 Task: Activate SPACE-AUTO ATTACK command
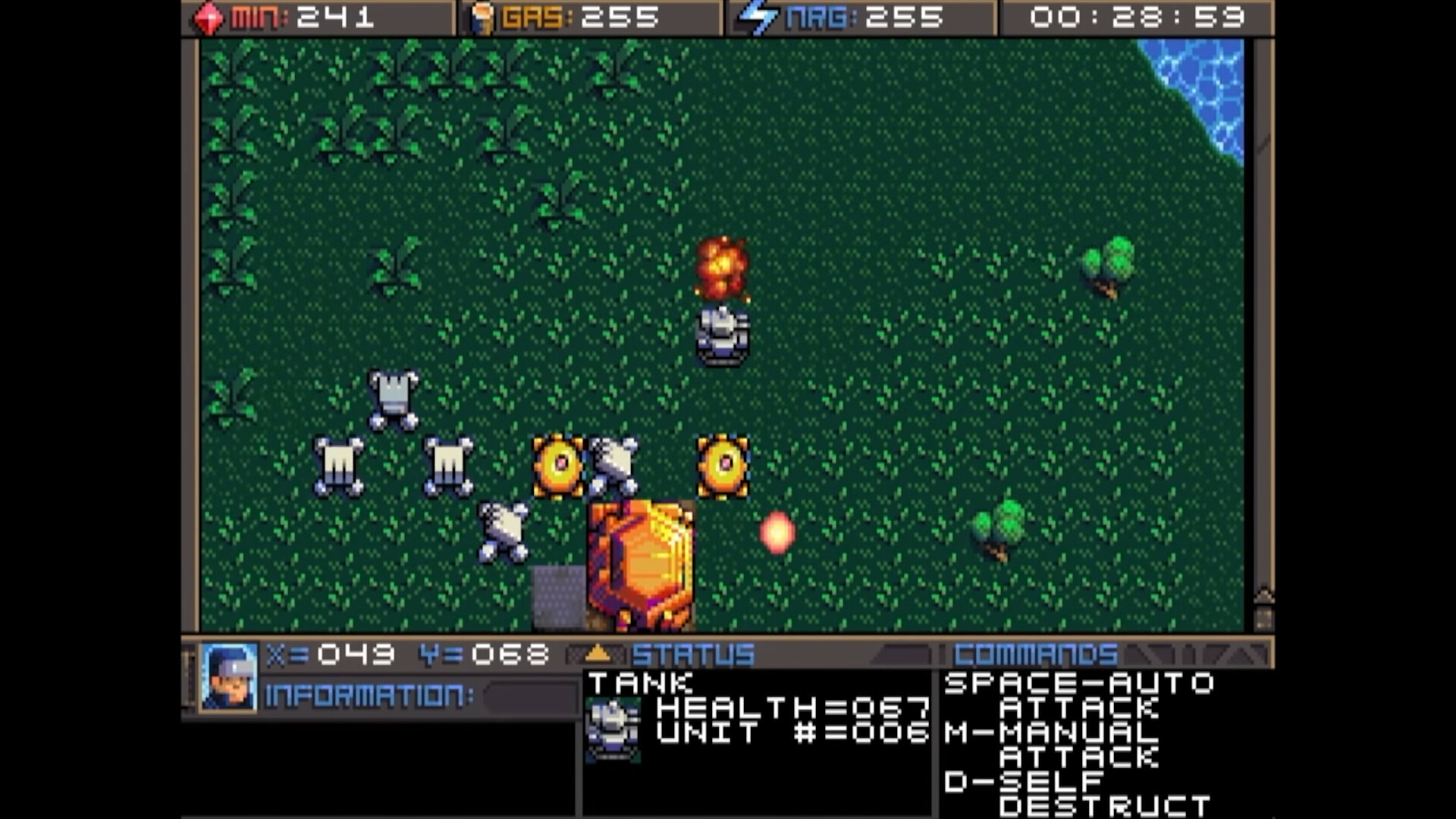1077,696
